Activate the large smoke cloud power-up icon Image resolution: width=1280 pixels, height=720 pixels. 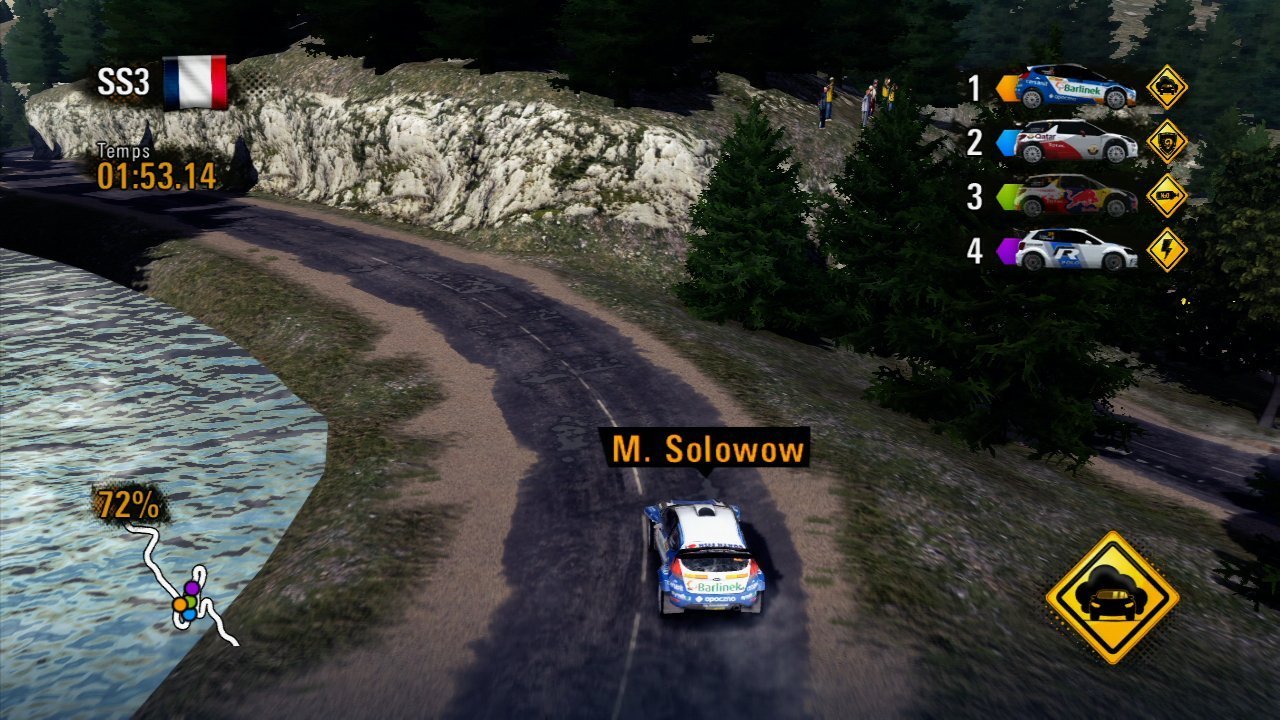tap(1112, 597)
